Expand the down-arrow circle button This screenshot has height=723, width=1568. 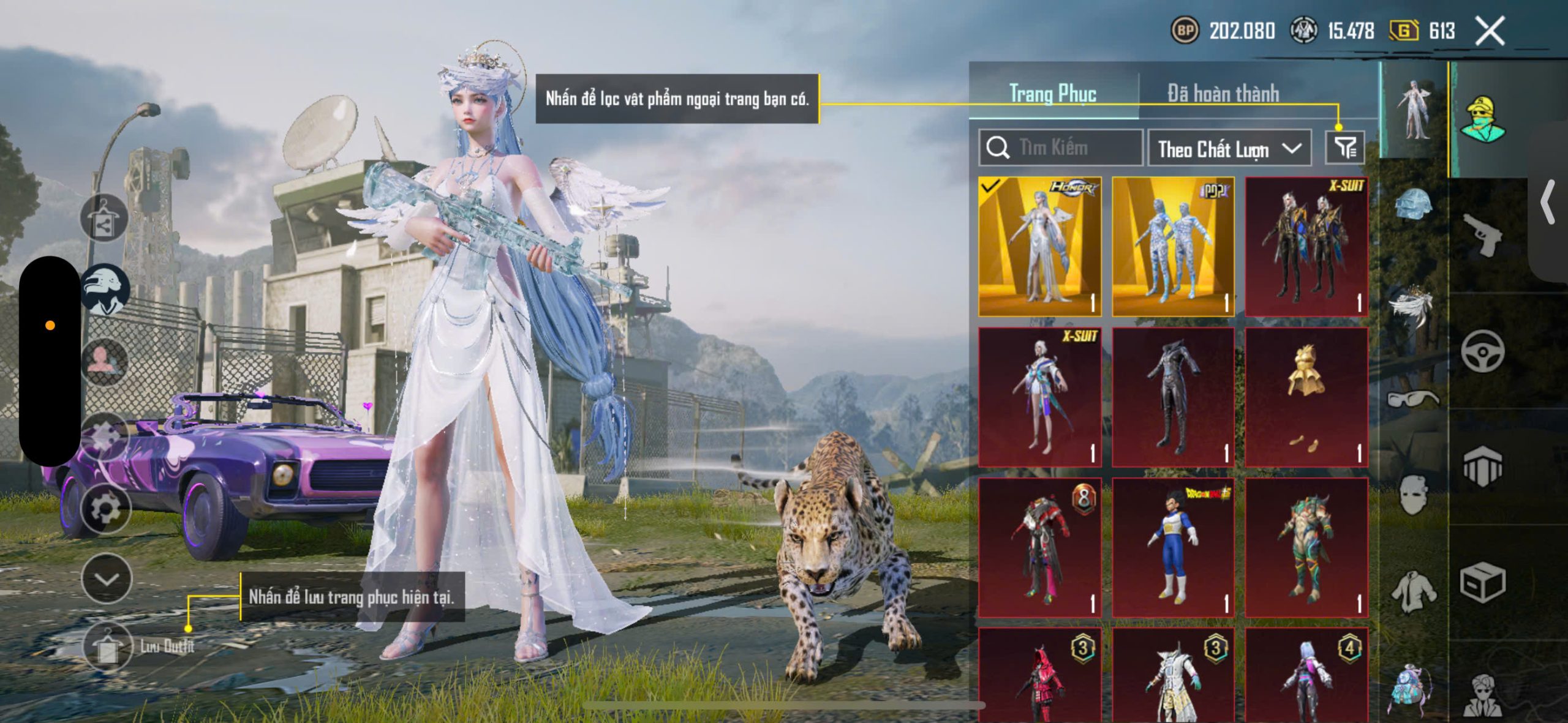click(x=107, y=579)
